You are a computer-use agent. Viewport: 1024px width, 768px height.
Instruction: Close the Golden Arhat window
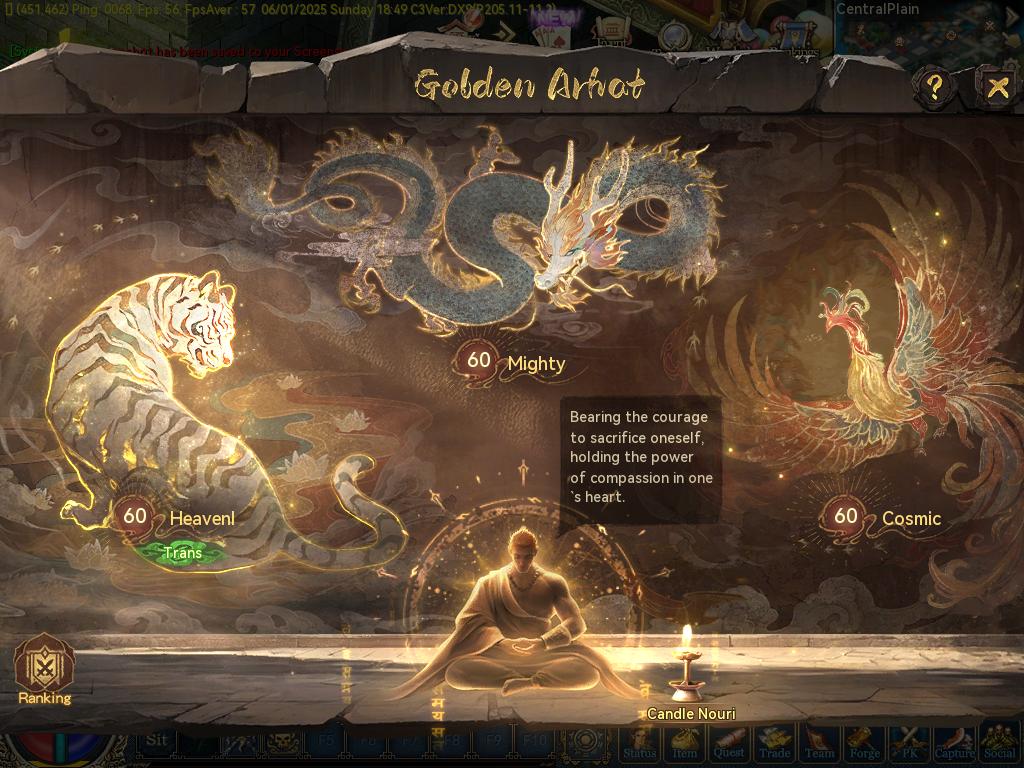point(997,87)
